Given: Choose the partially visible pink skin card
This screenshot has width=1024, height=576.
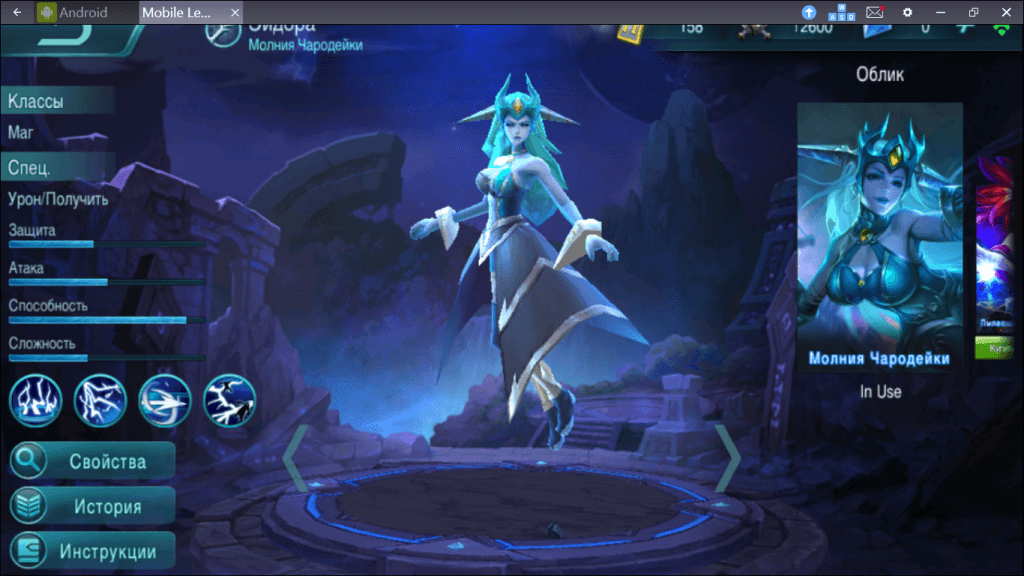Looking at the screenshot, I should click(994, 240).
